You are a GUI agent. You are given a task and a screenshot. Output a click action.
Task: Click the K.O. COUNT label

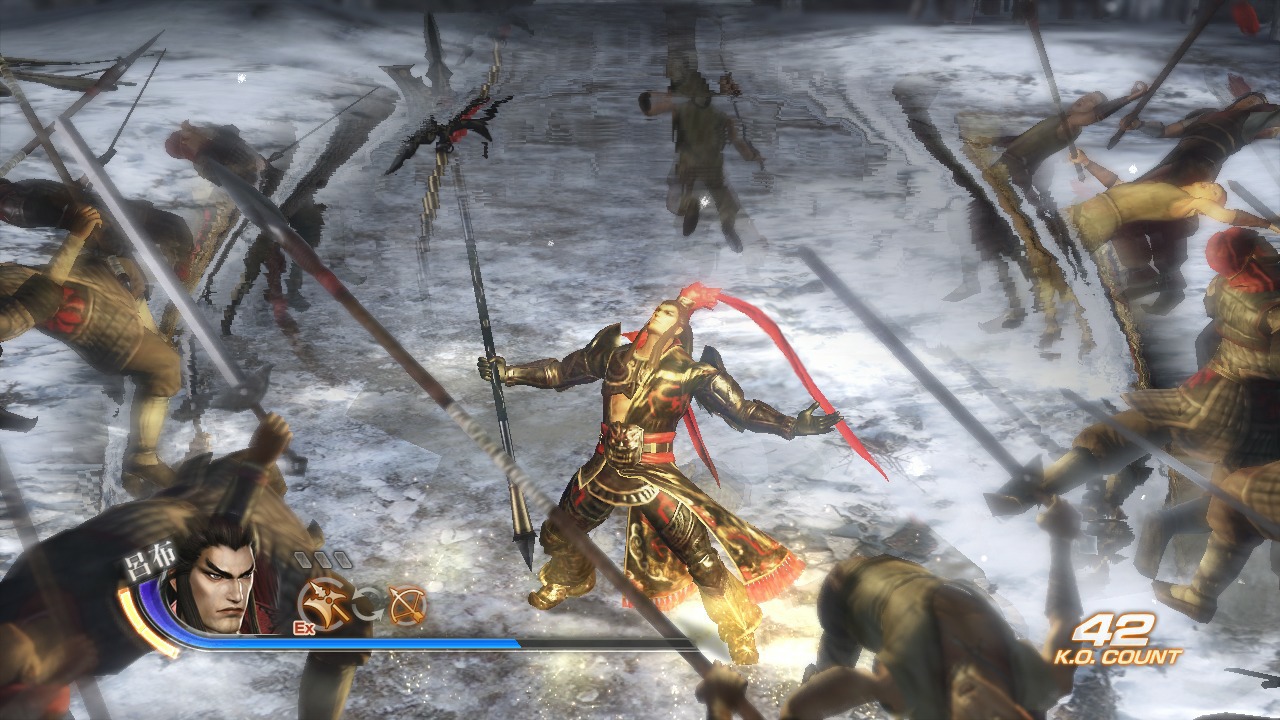(x=1118, y=658)
